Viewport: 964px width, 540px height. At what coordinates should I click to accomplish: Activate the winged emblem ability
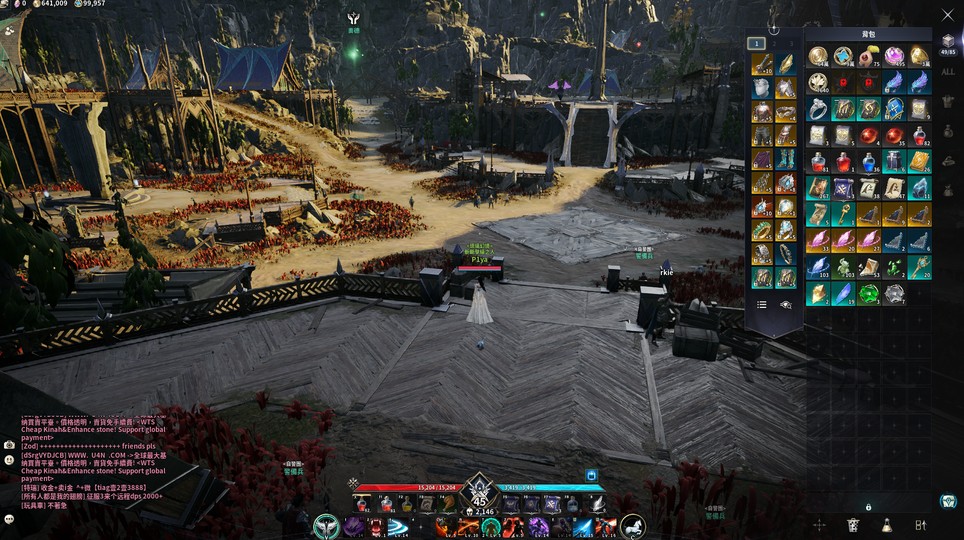pos(326,526)
